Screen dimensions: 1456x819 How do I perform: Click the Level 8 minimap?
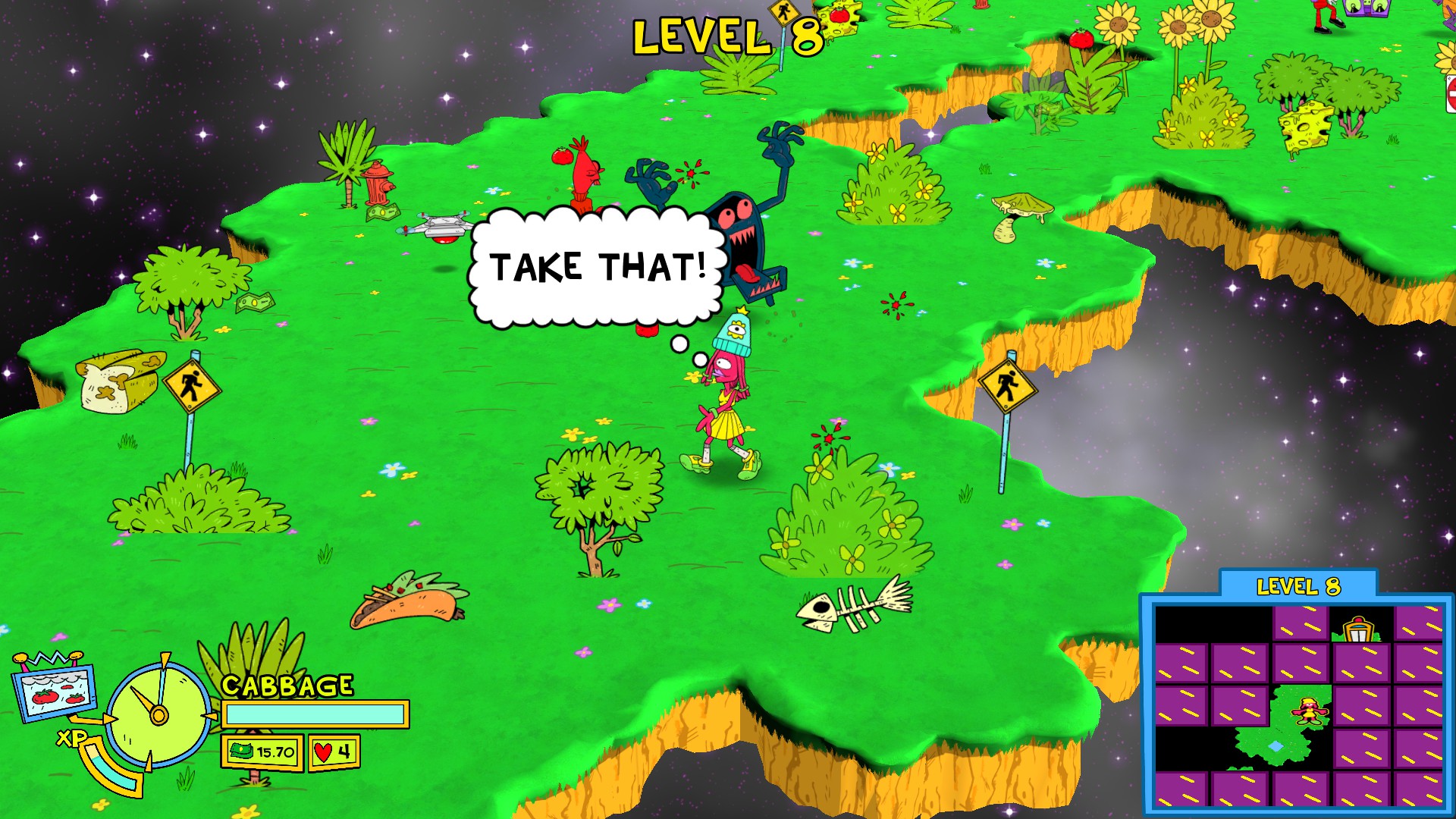(x=1297, y=705)
